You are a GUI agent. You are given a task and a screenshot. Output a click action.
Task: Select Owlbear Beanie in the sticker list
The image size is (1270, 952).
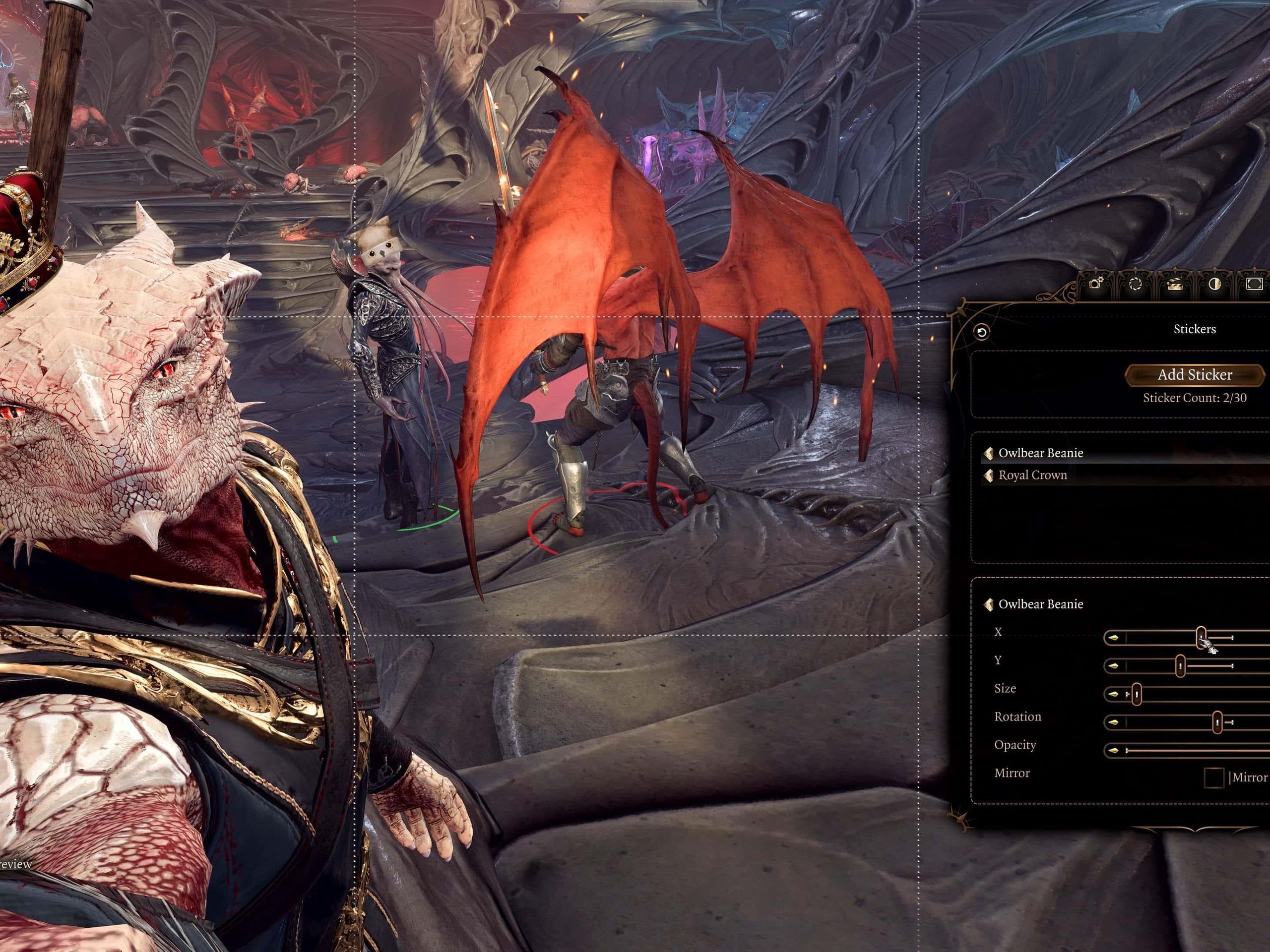pyautogui.click(x=1040, y=453)
